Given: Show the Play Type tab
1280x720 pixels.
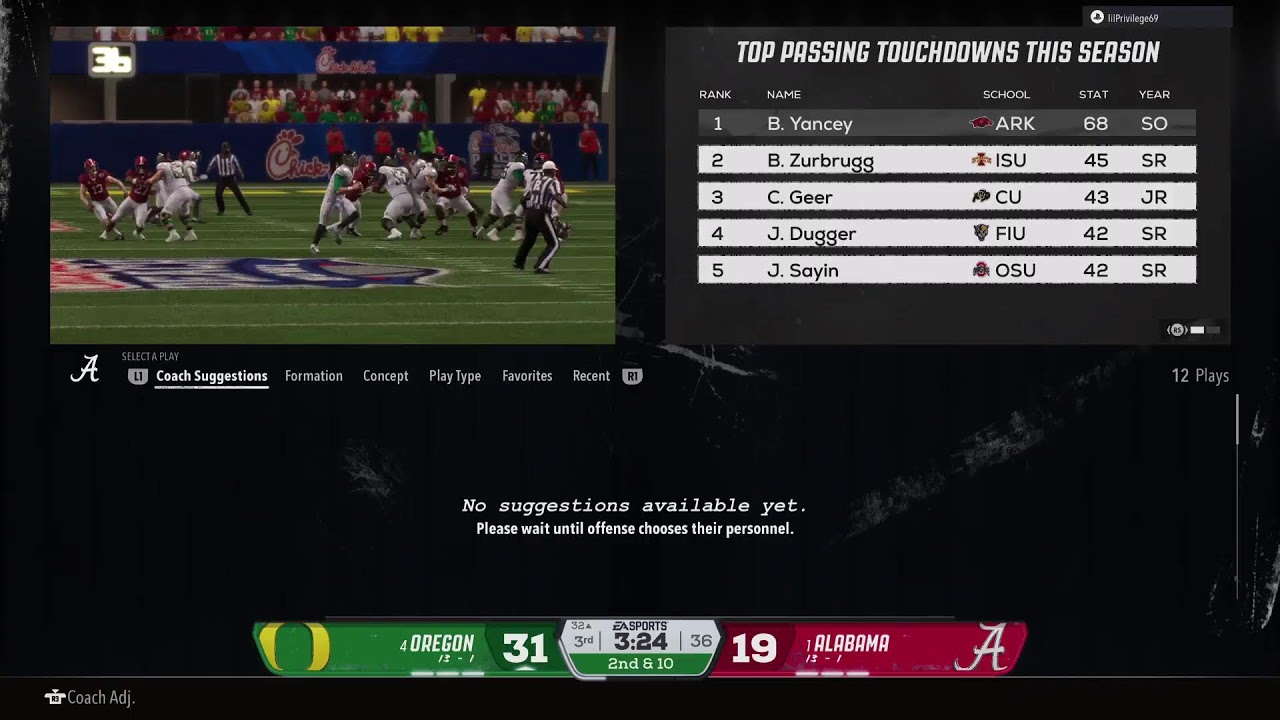Looking at the screenshot, I should pos(454,376).
